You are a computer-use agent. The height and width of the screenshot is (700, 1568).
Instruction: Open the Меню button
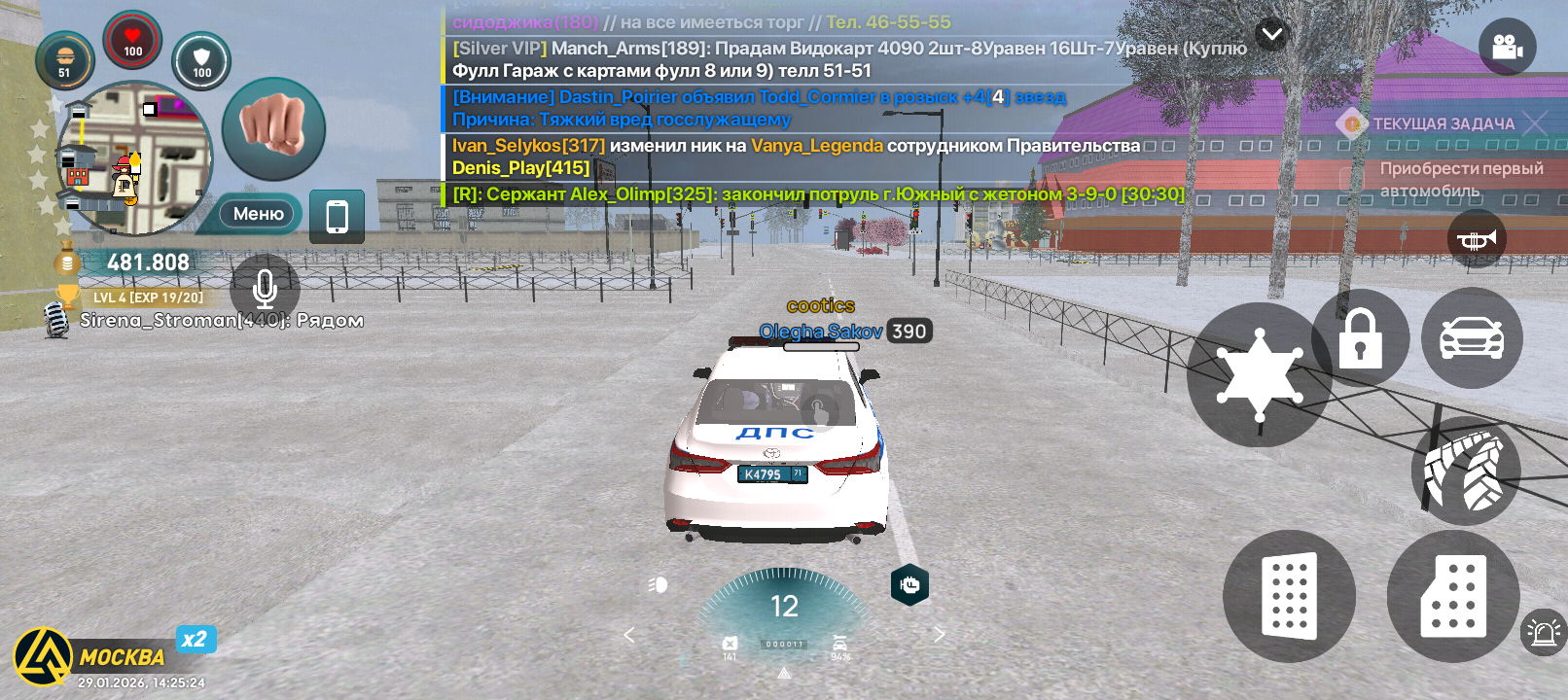pyautogui.click(x=258, y=214)
